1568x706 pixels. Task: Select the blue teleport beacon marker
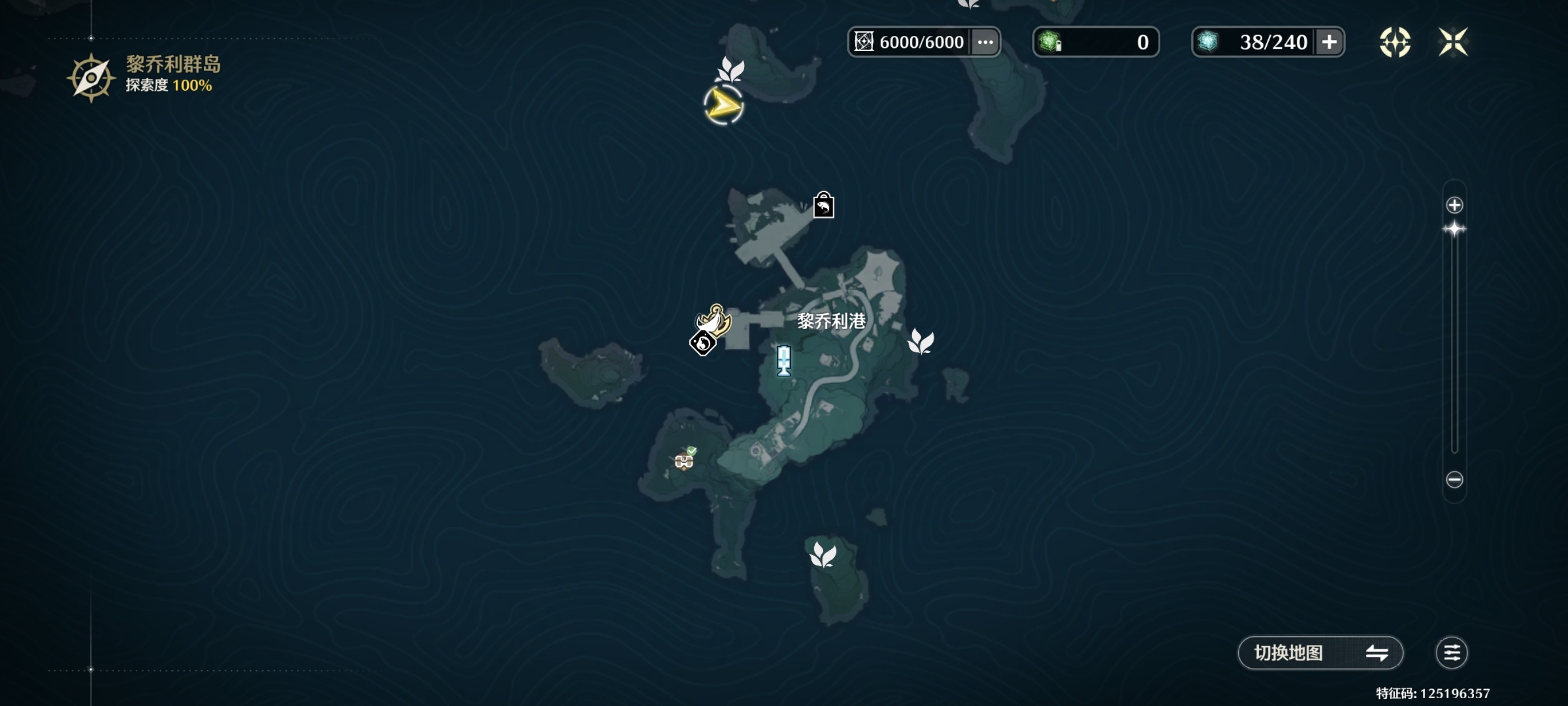click(784, 360)
